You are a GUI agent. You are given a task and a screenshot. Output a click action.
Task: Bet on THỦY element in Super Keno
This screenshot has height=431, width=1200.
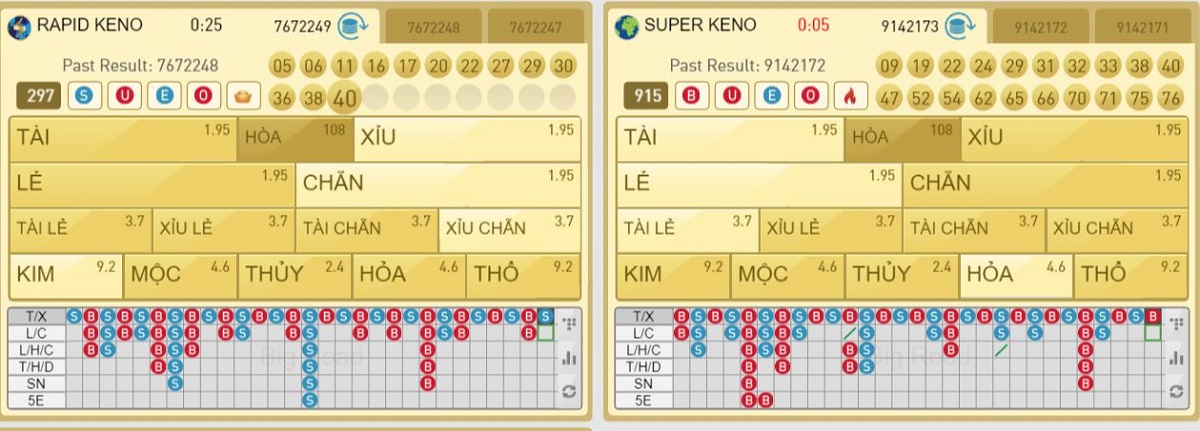coord(899,275)
